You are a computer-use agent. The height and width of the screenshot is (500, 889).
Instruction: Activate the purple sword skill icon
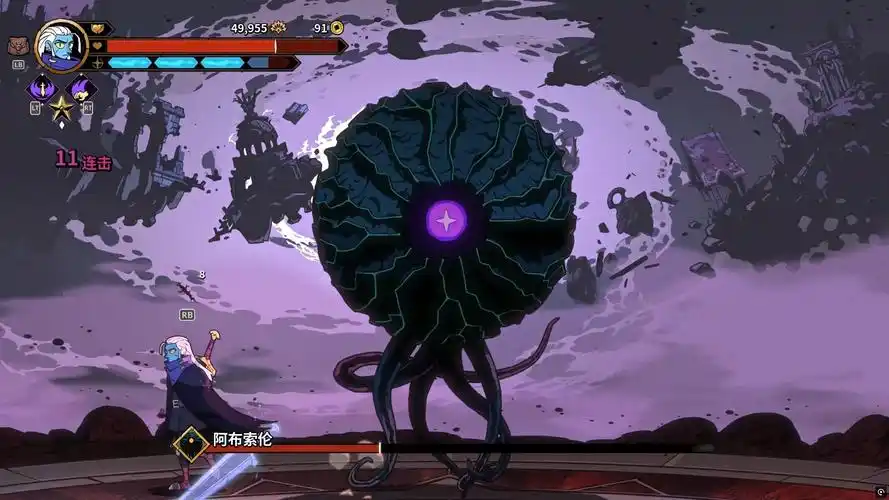point(42,88)
